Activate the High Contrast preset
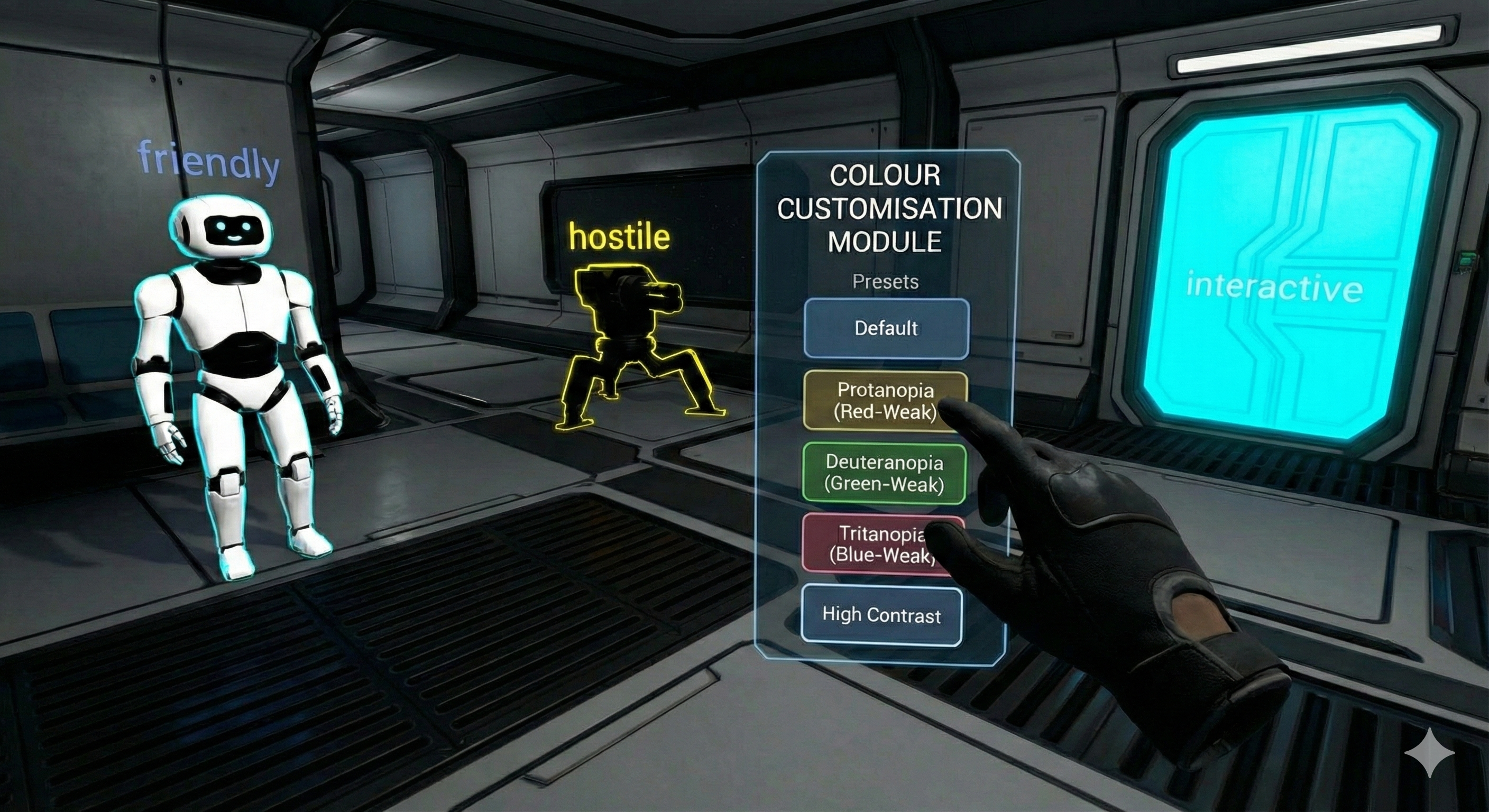 (881, 615)
